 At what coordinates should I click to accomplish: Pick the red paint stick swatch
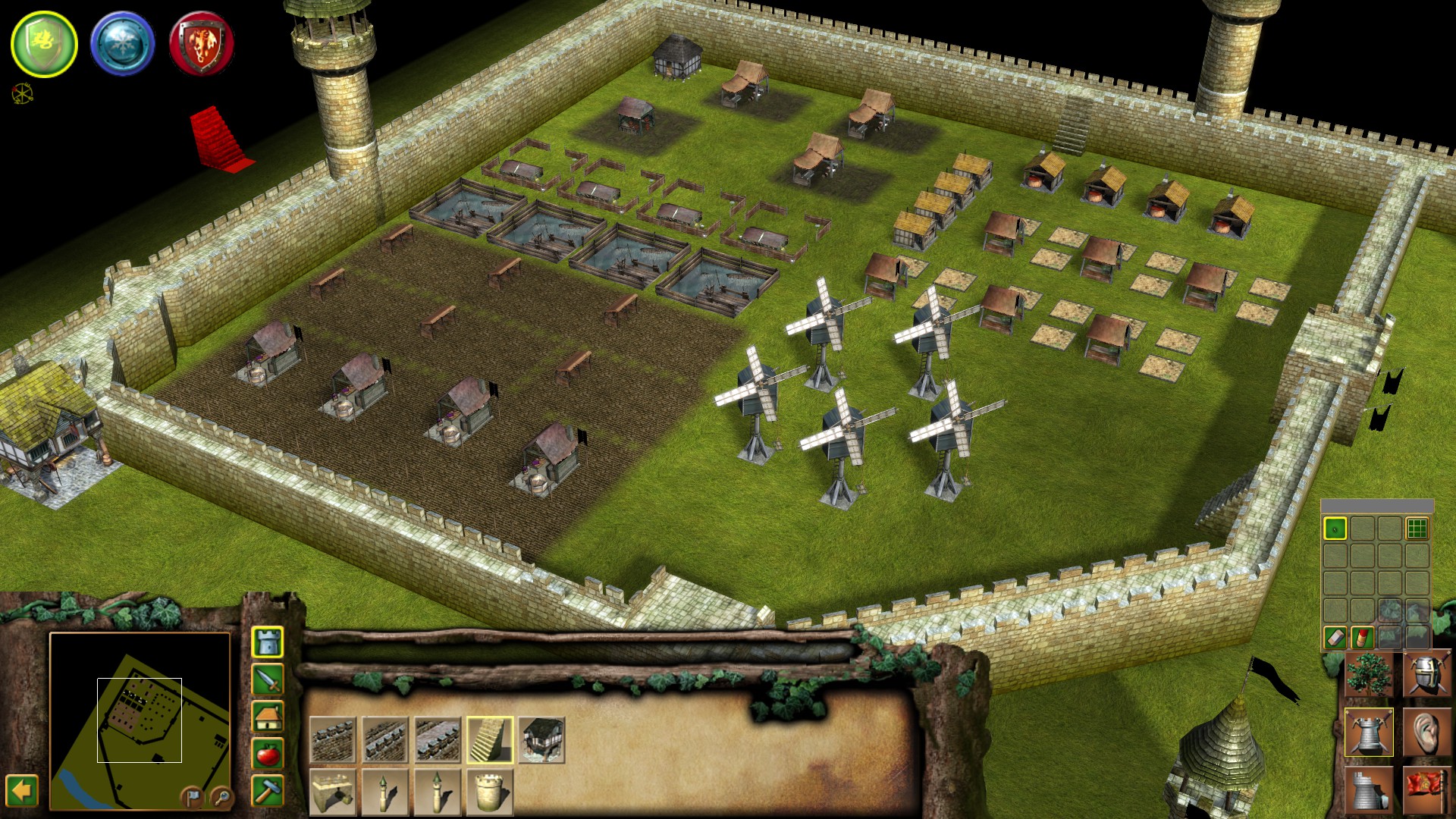click(1362, 638)
